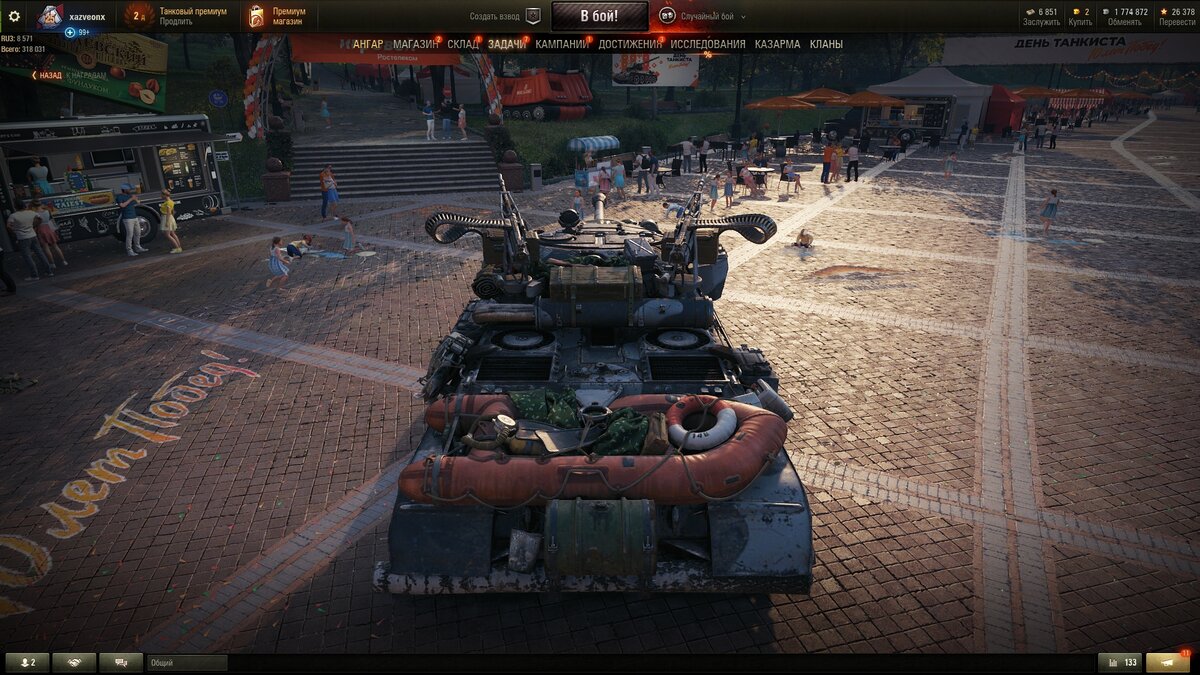Start battle with the «В бой!» button
This screenshot has width=1200, height=675.
pyautogui.click(x=599, y=16)
